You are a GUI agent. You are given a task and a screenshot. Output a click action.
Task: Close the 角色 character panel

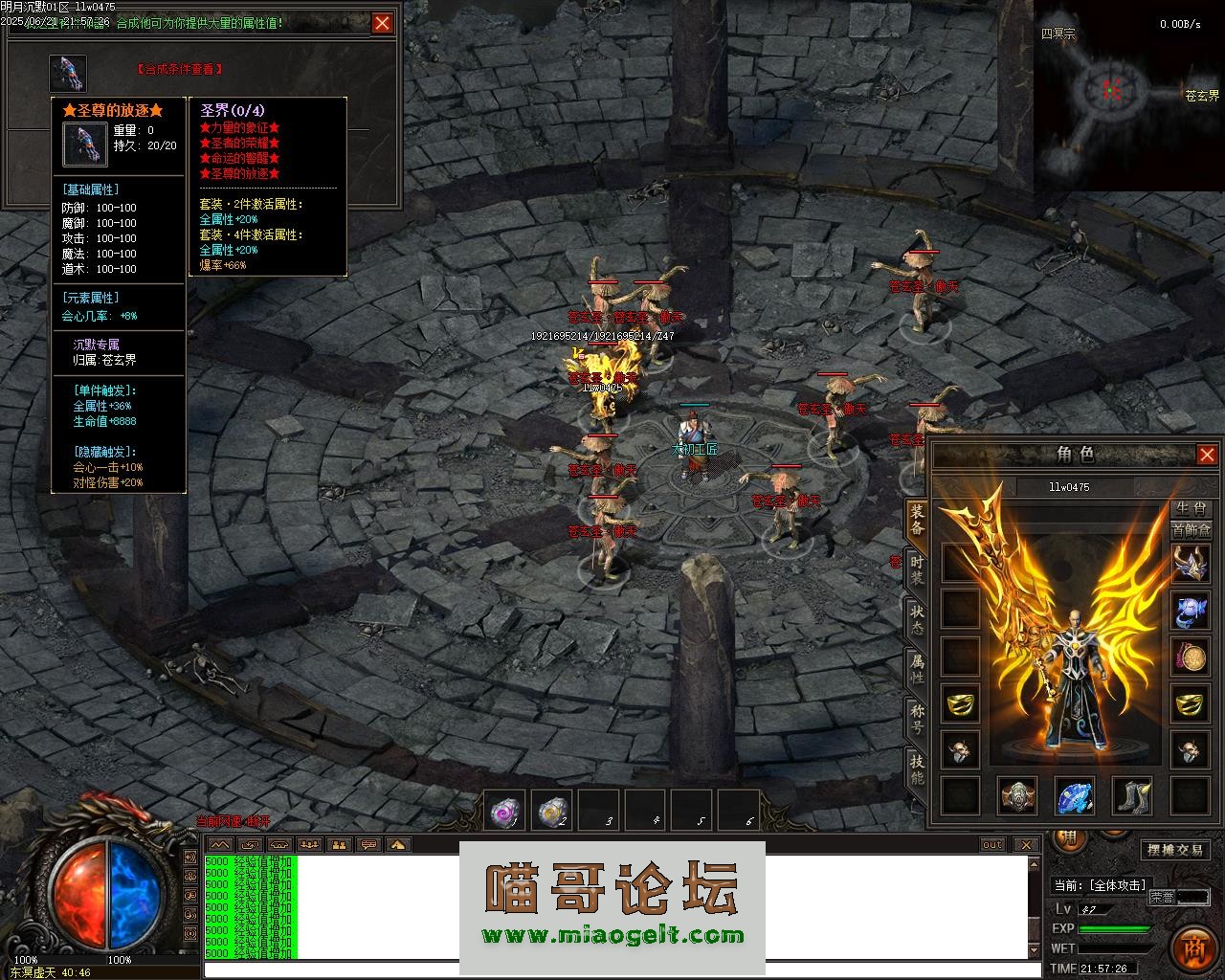coord(1207,455)
